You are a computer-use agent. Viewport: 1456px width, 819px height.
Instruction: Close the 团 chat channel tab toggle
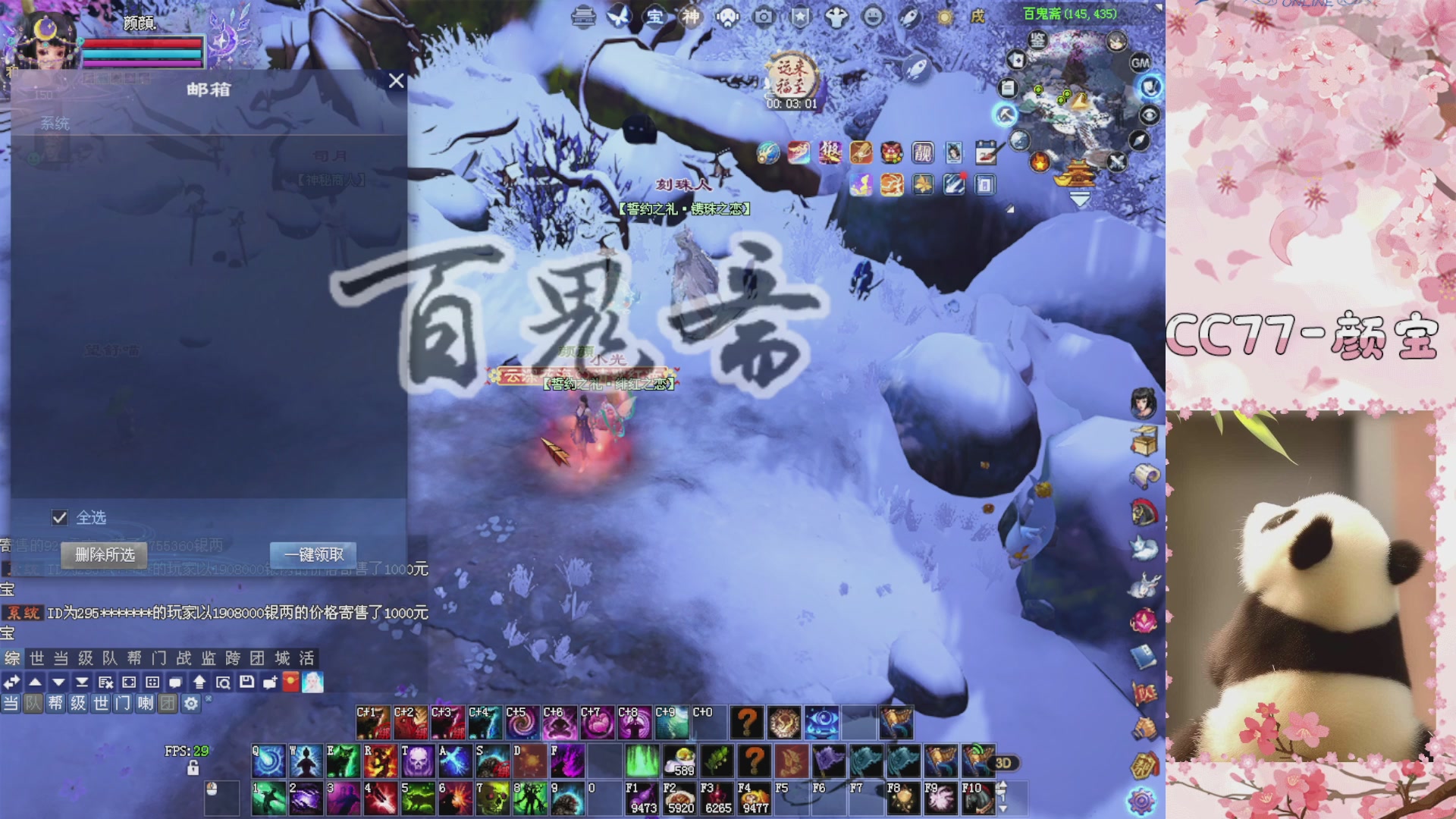(167, 703)
